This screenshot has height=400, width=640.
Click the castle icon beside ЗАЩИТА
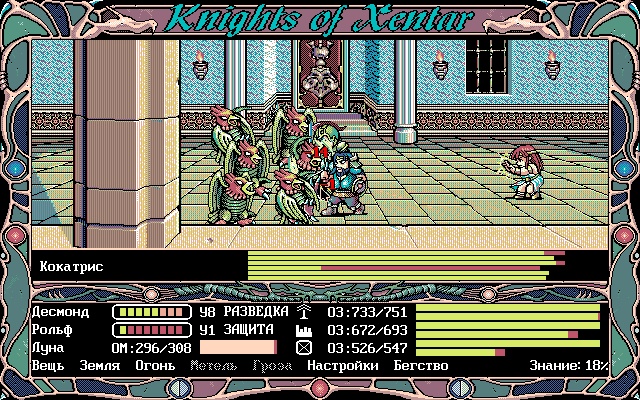[304, 329]
